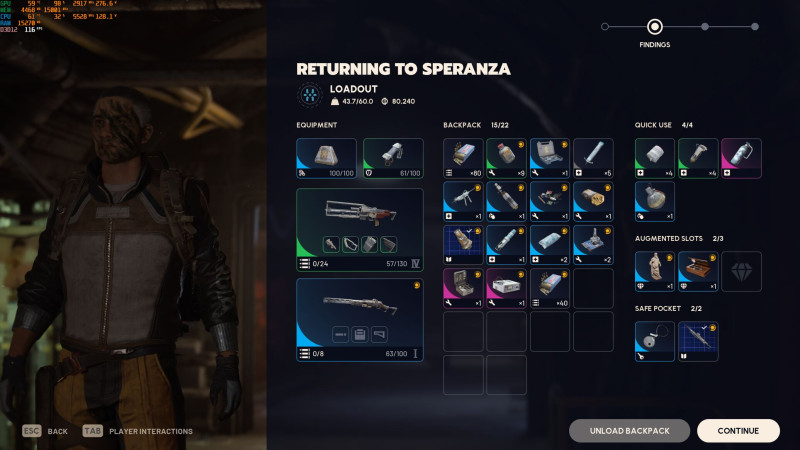
Task: Choose the bandage roll quick use slot
Action: coord(655,158)
